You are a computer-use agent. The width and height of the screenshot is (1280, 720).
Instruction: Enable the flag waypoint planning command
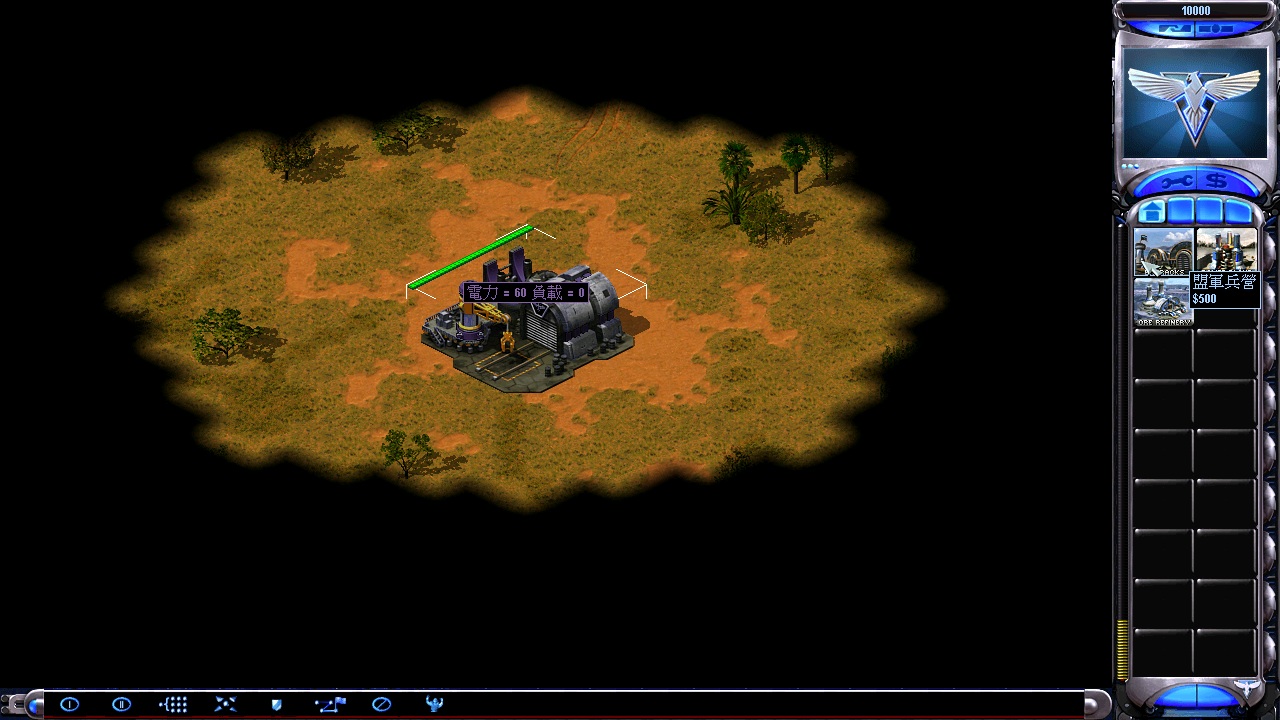coord(329,704)
